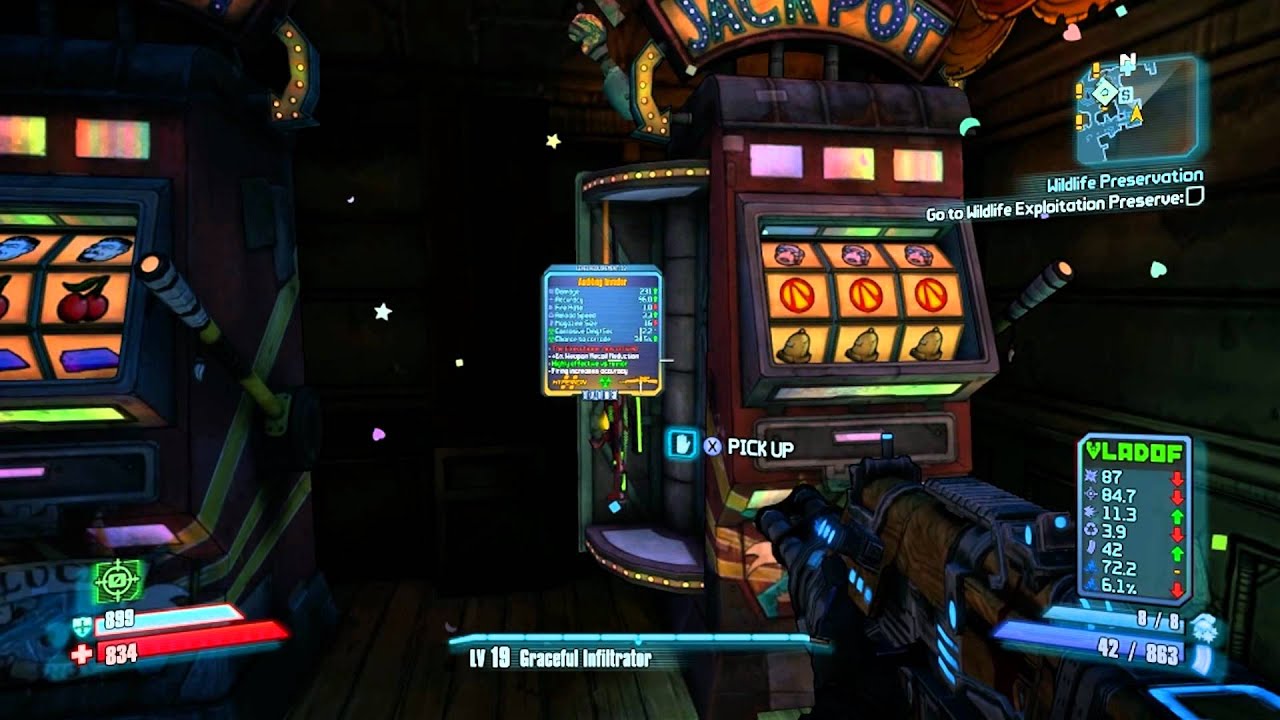Click the minimap in the corner
This screenshot has width=1280, height=720.
[x=1136, y=109]
